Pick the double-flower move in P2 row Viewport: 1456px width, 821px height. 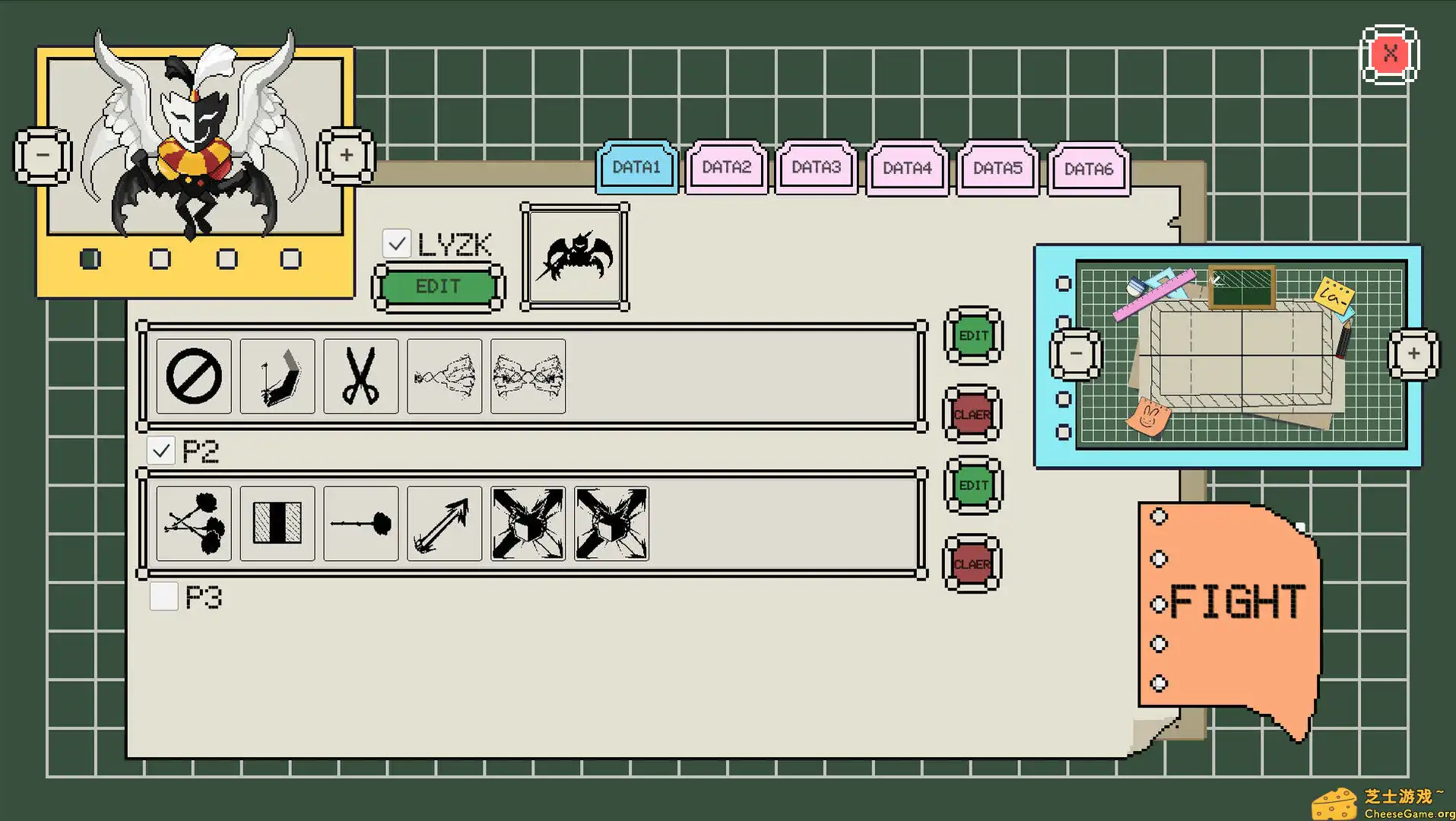(192, 524)
